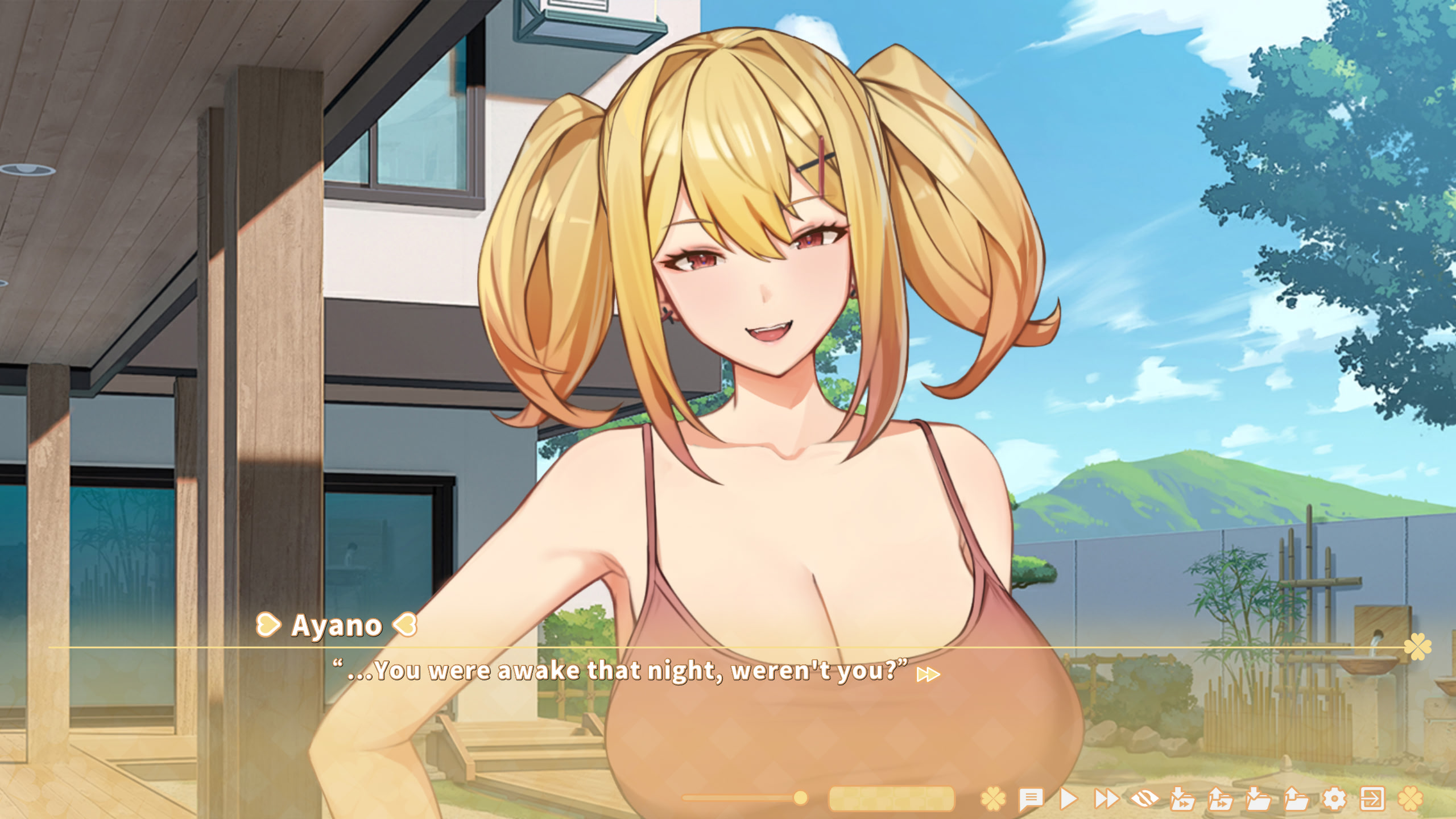
Task: Open the message backlog
Action: pyautogui.click(x=1030, y=795)
